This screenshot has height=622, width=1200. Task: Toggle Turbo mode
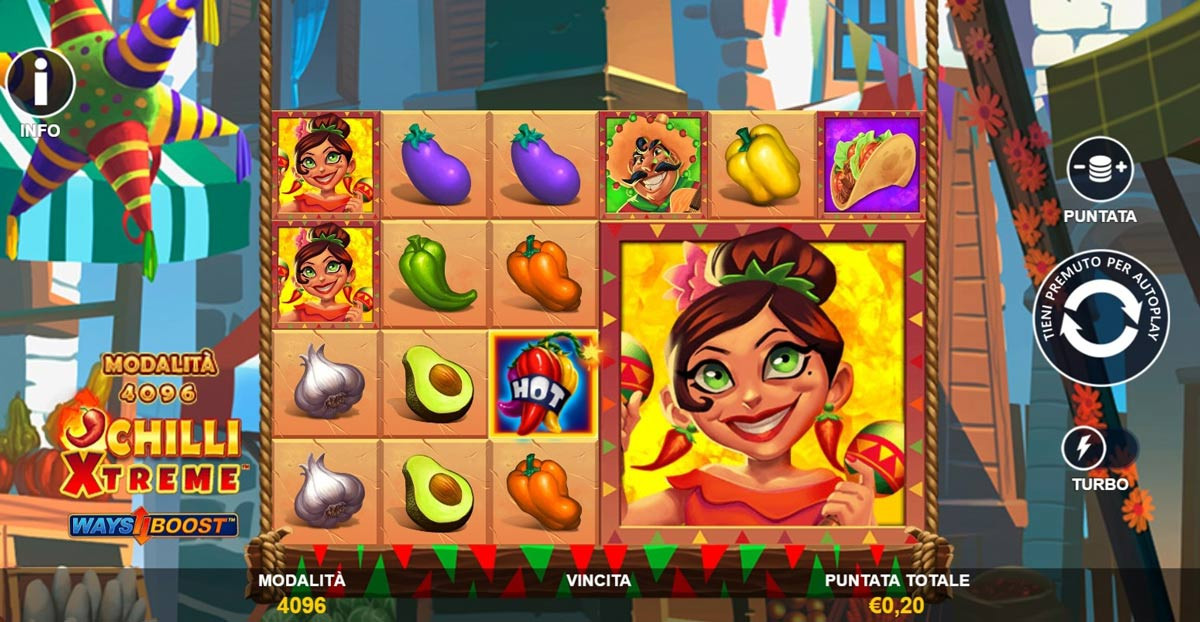[x=1084, y=448]
